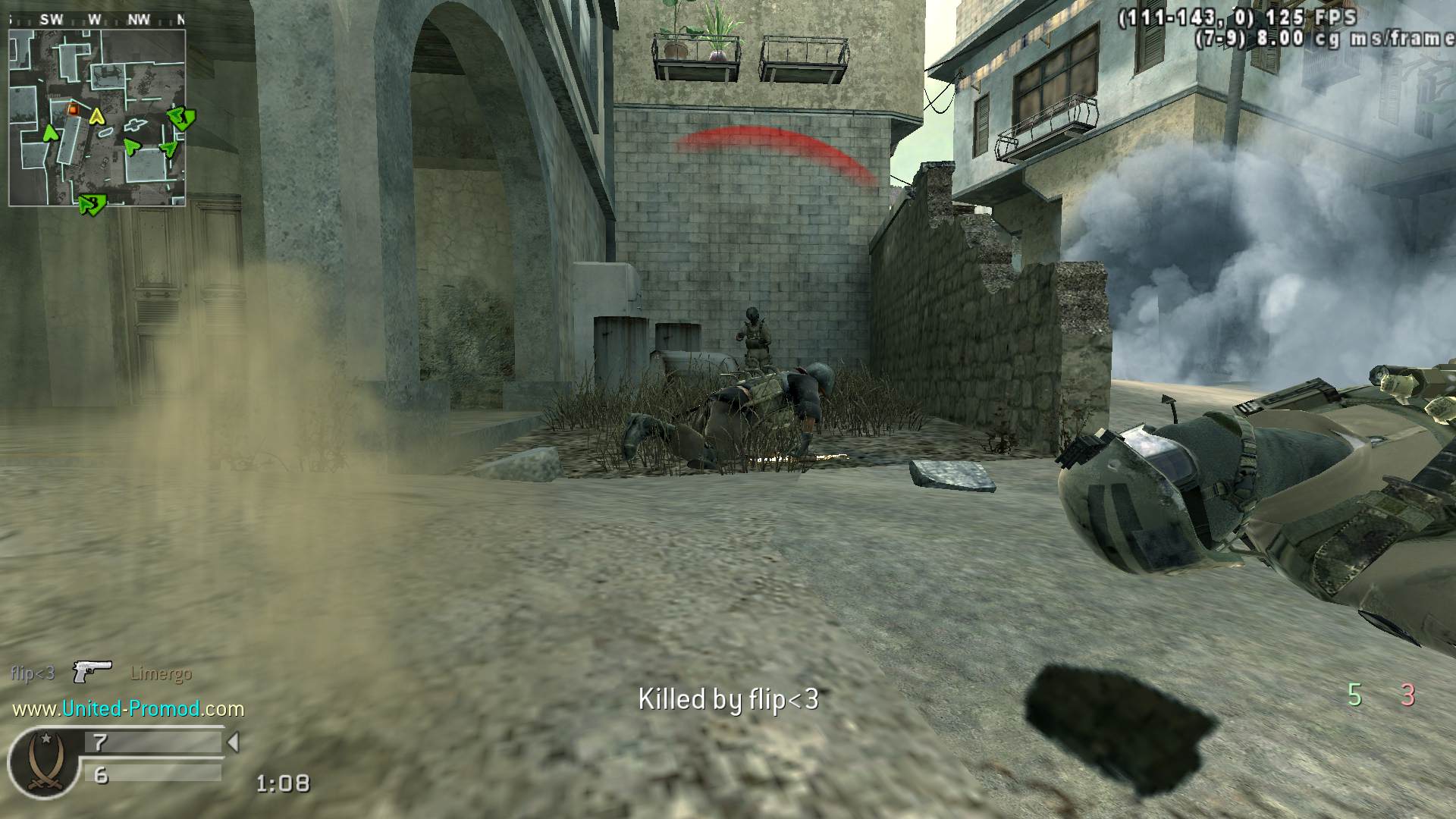1456x819 pixels.
Task: Click the pistol icon in the killfeed
Action: (92, 671)
